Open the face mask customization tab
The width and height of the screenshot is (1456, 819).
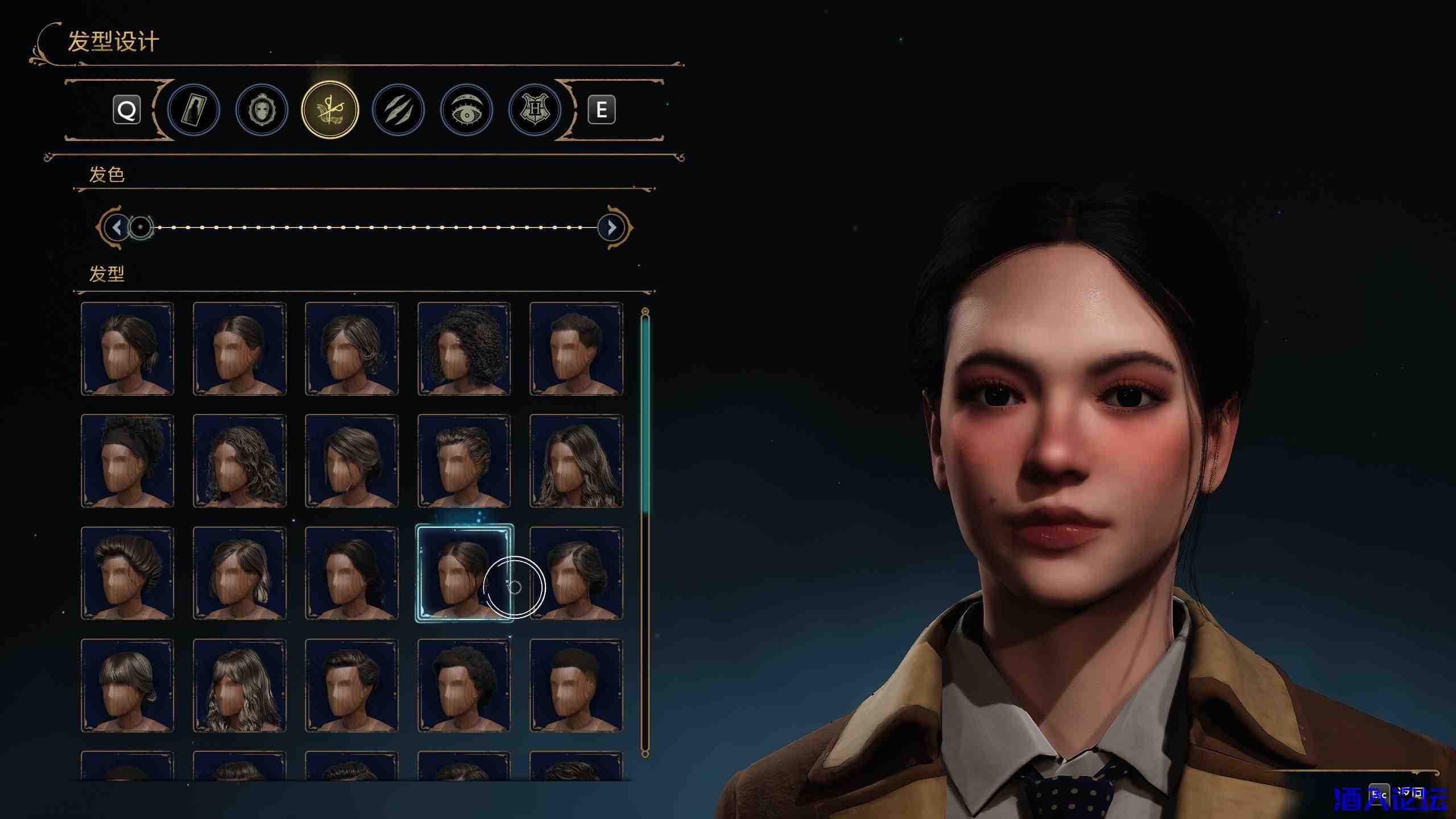click(x=262, y=110)
